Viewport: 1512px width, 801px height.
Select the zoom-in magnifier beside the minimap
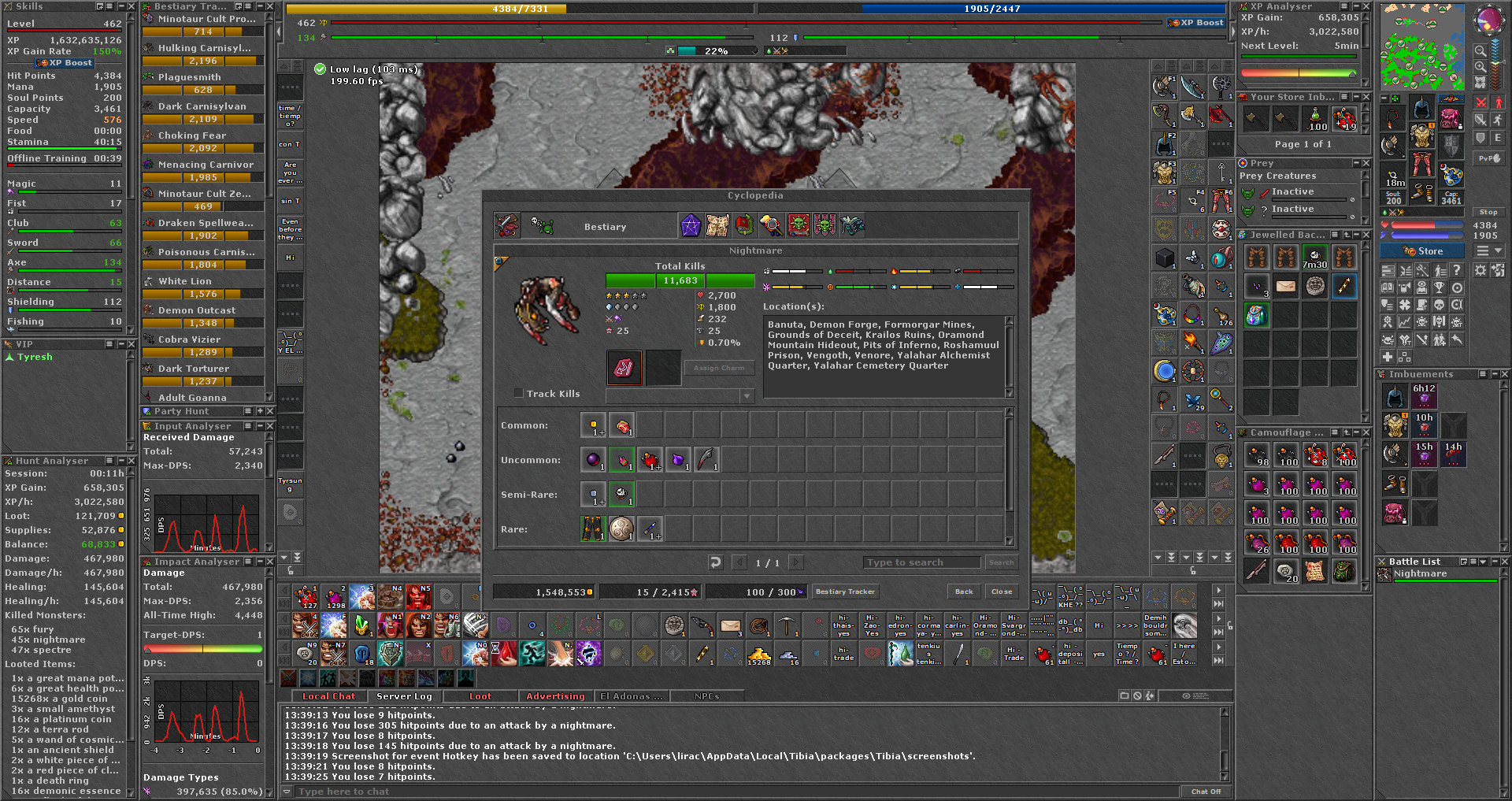pos(1480,67)
